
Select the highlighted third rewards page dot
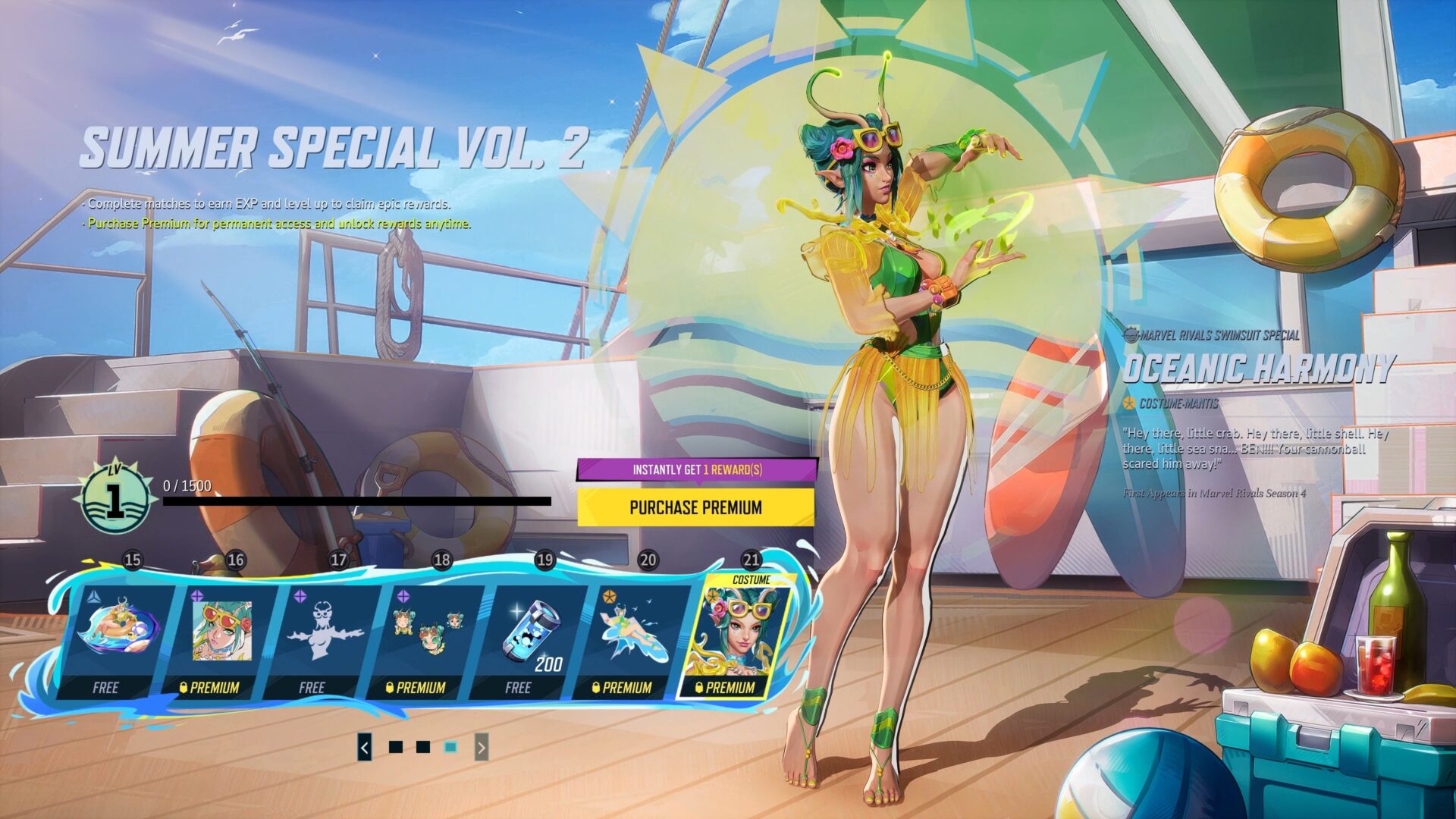coord(450,748)
